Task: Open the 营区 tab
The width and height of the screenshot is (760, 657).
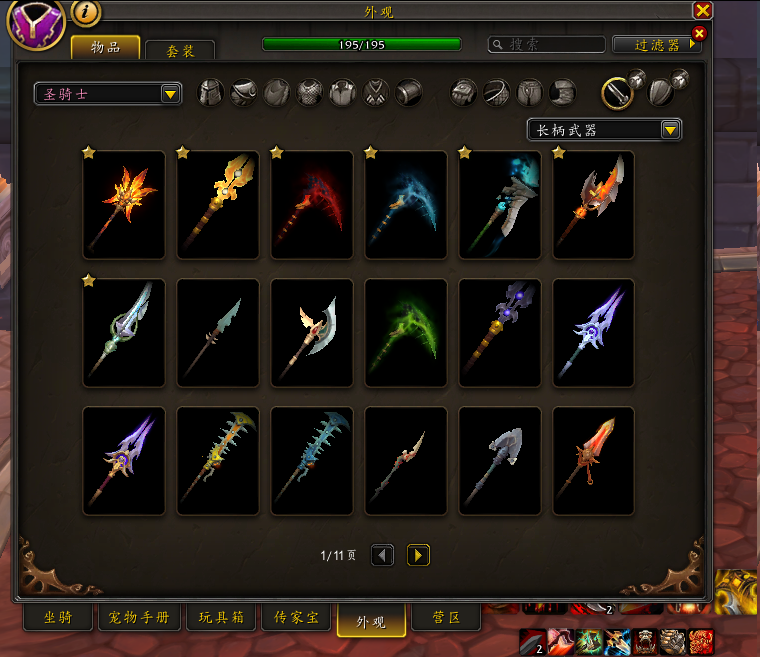Action: click(445, 618)
